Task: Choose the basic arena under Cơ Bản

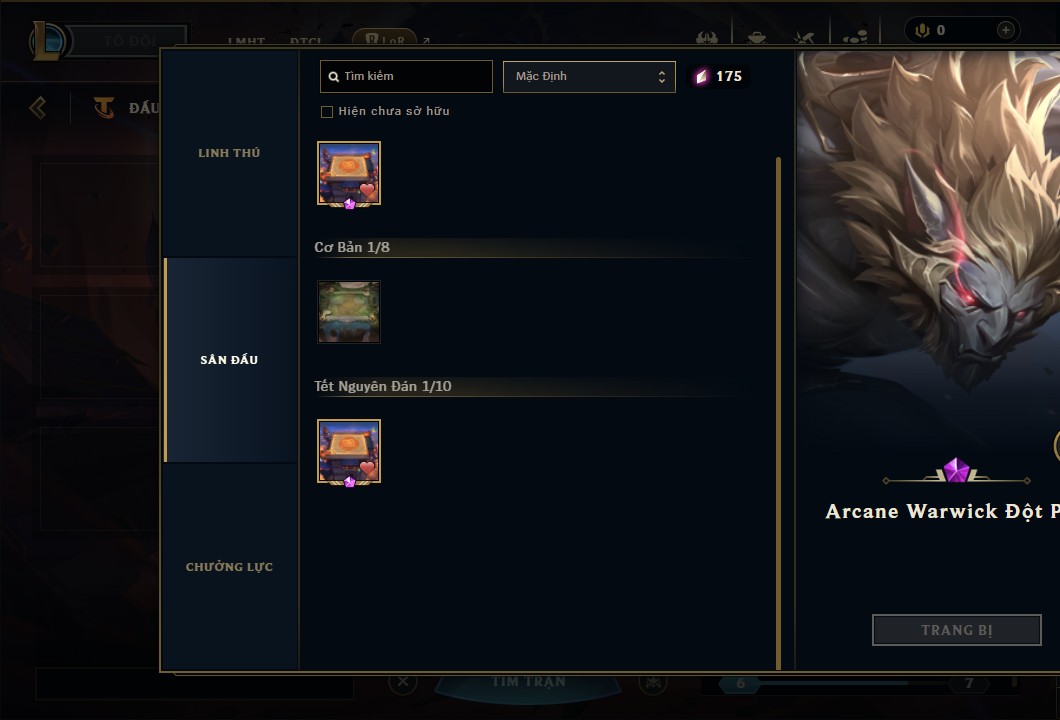Action: (349, 312)
